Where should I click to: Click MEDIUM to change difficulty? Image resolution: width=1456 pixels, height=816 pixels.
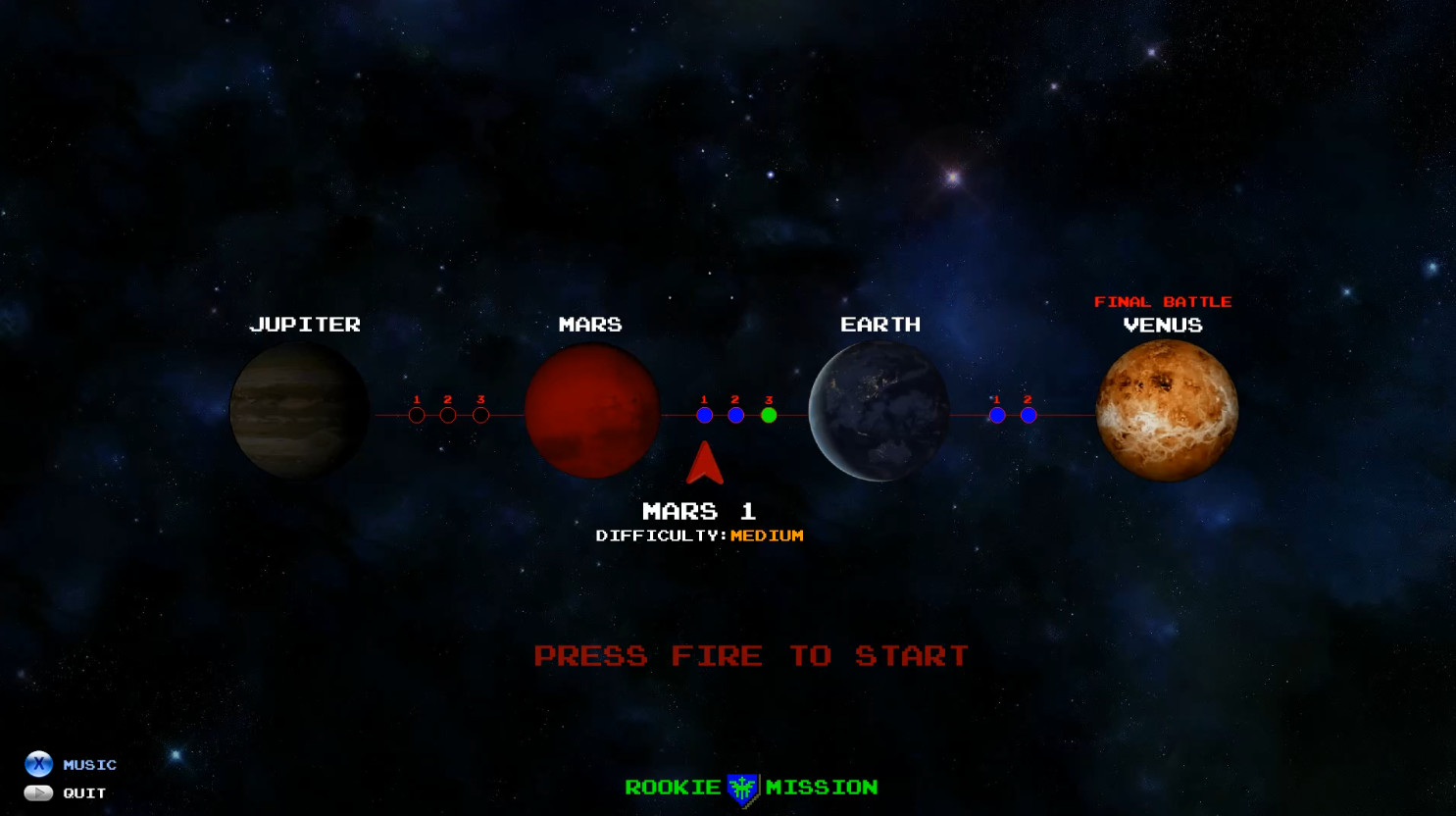(769, 535)
